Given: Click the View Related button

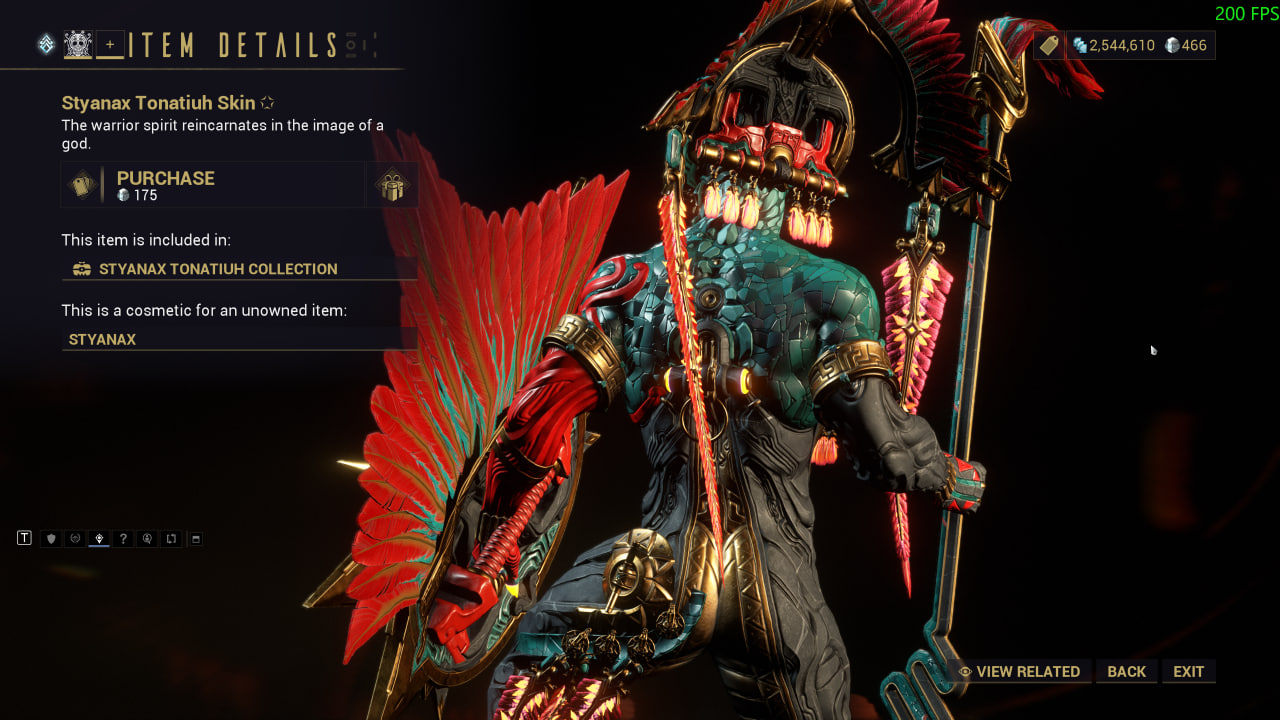Looking at the screenshot, I should [1019, 672].
